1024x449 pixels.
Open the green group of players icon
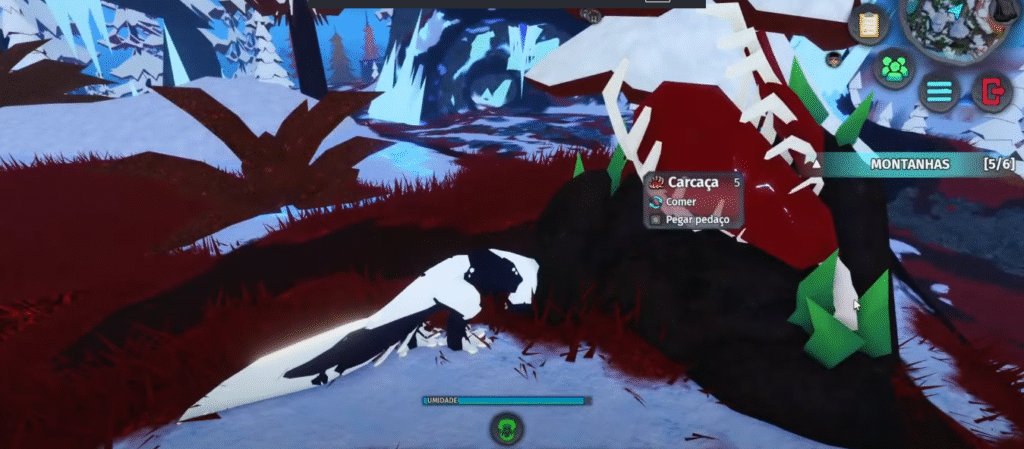894,69
